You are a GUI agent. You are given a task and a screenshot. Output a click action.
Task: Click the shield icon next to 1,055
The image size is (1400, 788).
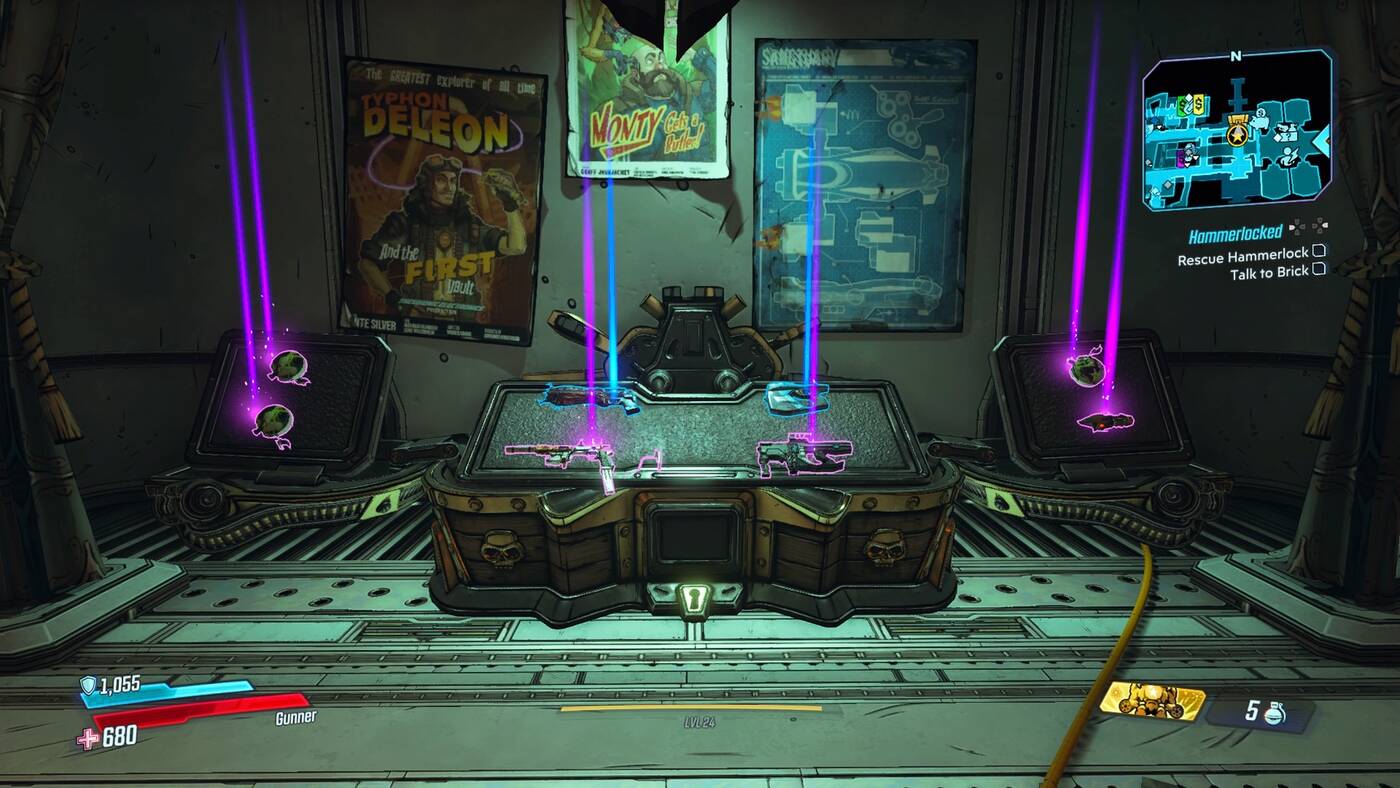click(87, 684)
